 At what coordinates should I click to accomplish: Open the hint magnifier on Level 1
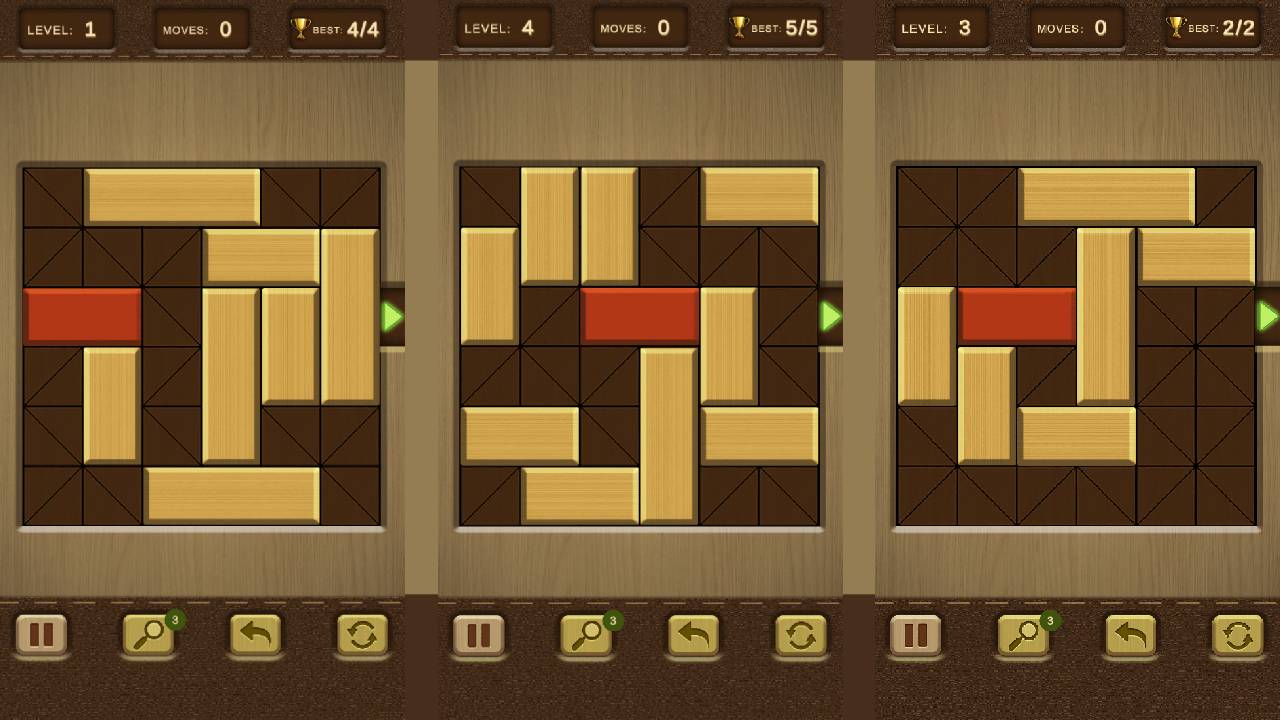tap(147, 636)
